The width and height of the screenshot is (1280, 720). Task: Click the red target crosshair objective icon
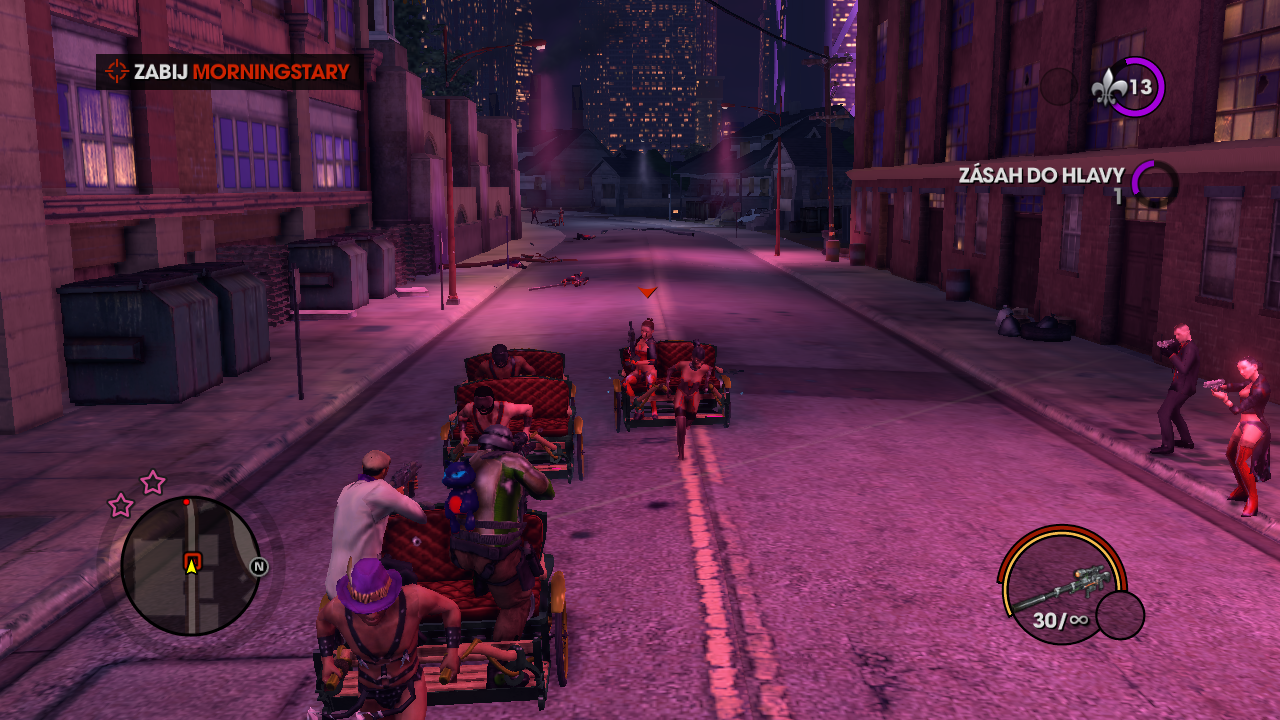[x=118, y=72]
